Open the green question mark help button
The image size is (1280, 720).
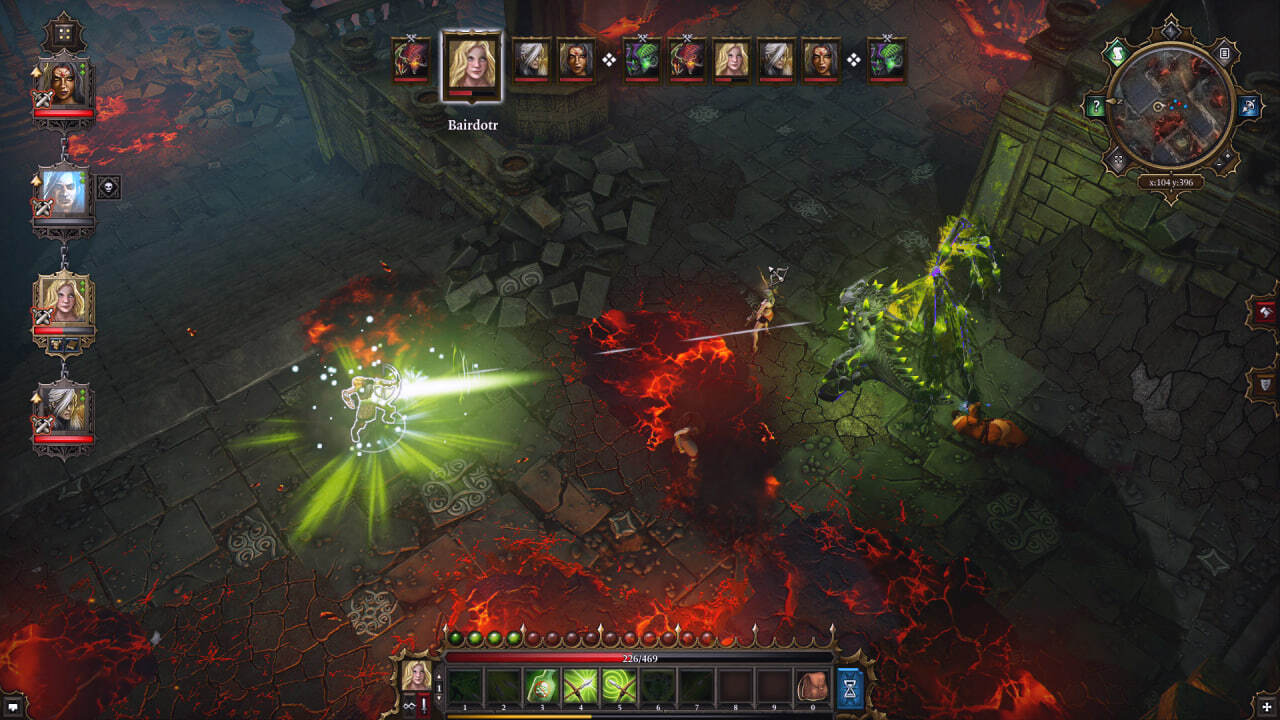pyautogui.click(x=1097, y=105)
